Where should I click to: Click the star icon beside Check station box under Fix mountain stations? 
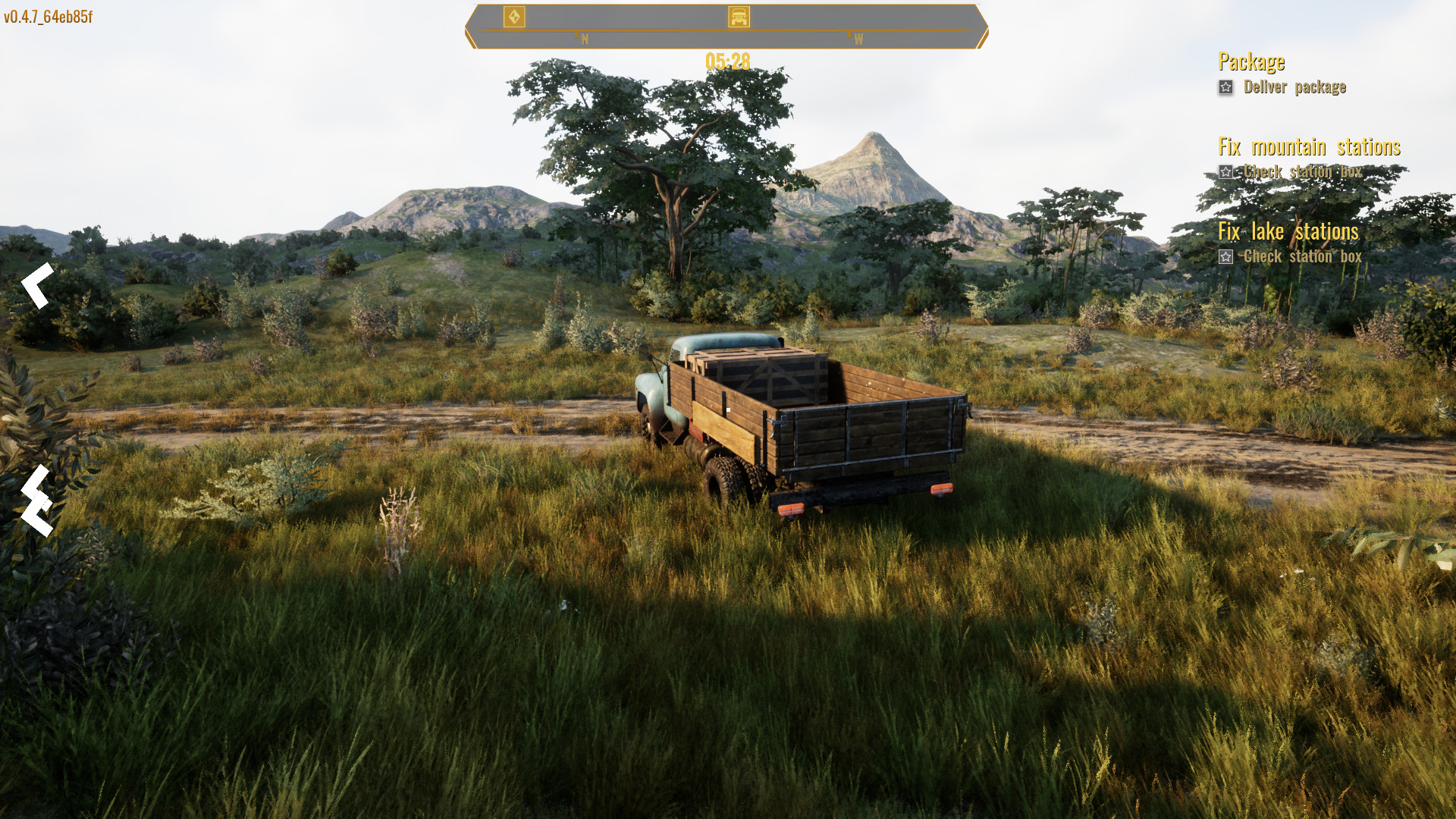point(1225,172)
